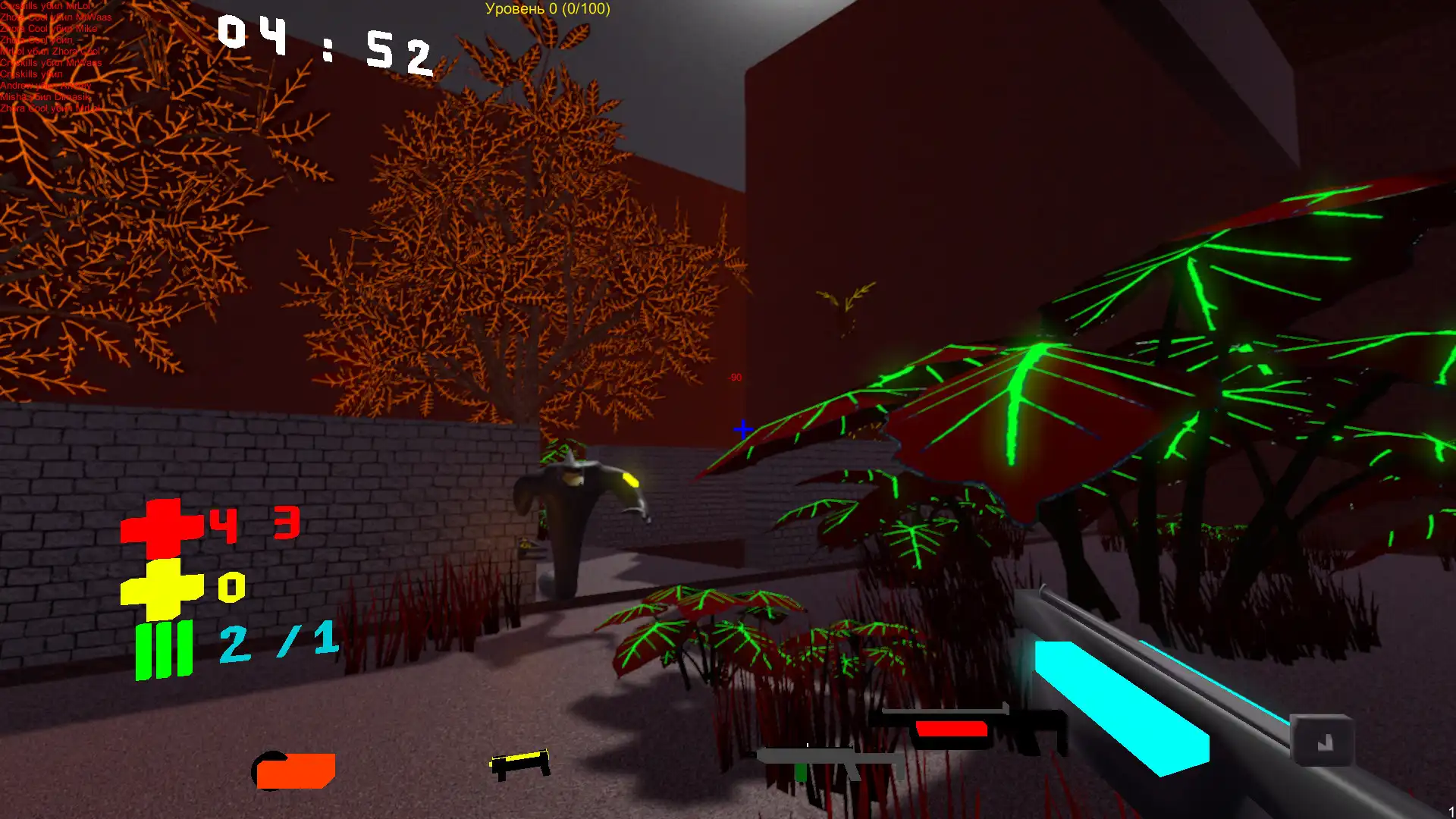The image size is (1456, 819).
Task: Click the 04:52 match timer display
Action: point(326,45)
